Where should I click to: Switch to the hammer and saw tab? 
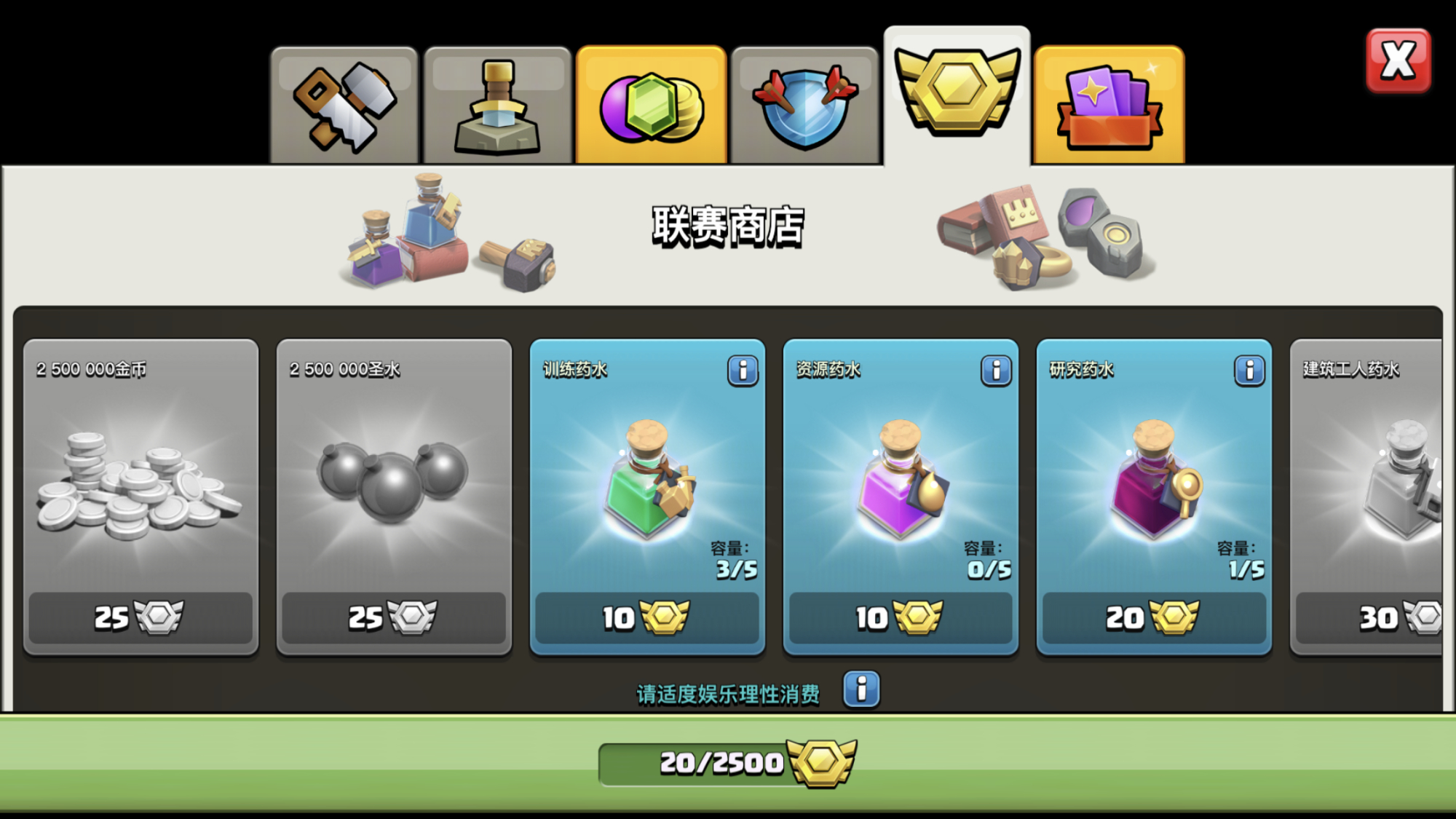pyautogui.click(x=344, y=107)
